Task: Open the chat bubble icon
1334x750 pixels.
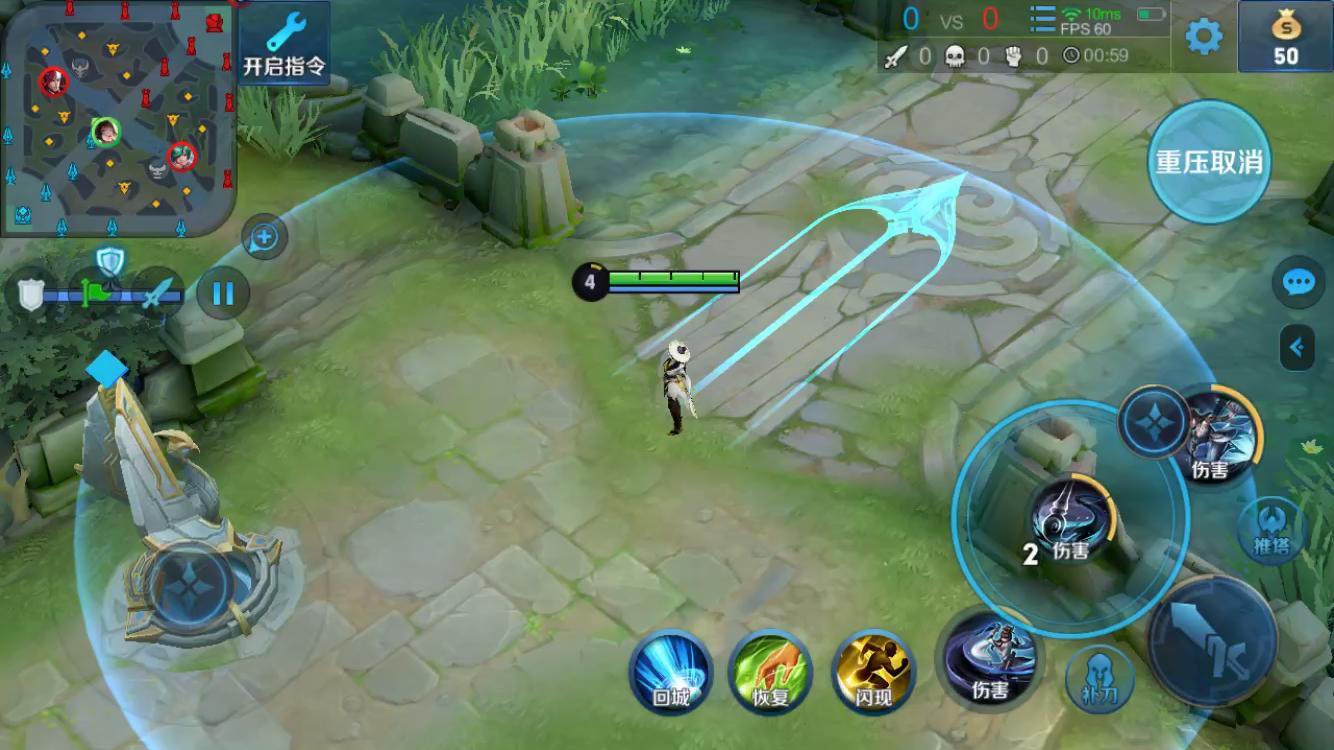Action: coord(1298,283)
